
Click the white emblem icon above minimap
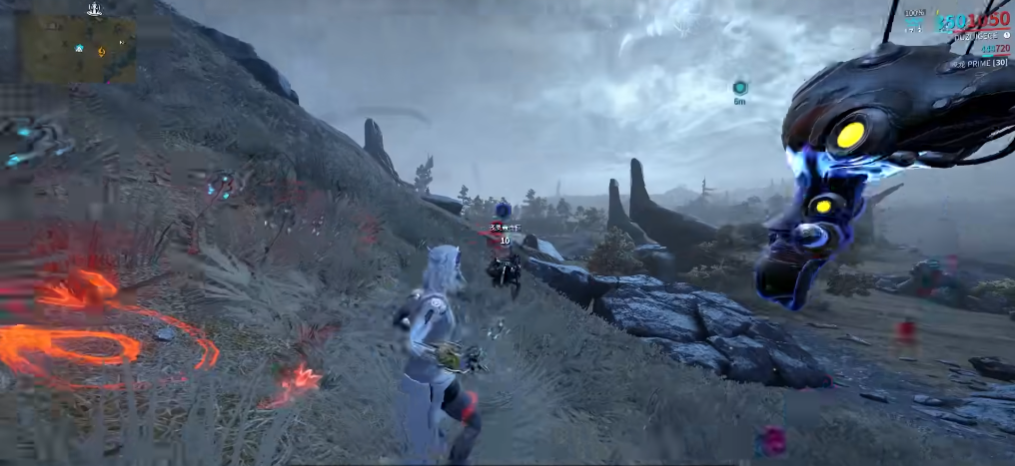(94, 10)
